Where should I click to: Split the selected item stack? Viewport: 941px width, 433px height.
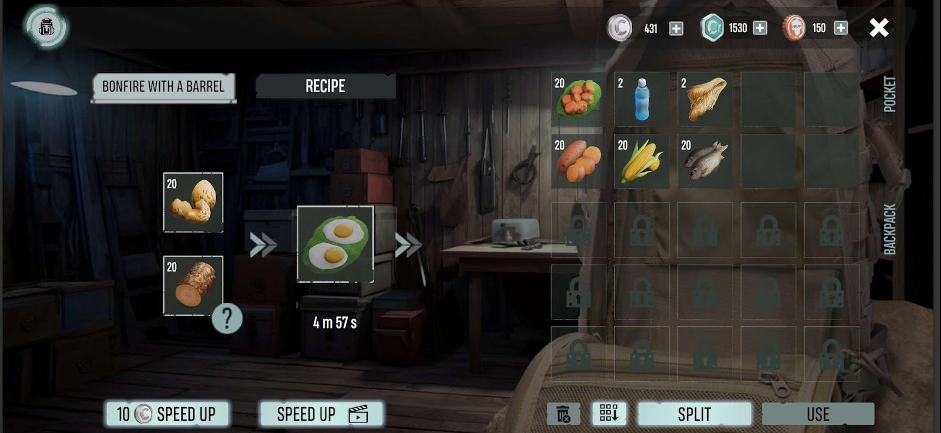(694, 414)
